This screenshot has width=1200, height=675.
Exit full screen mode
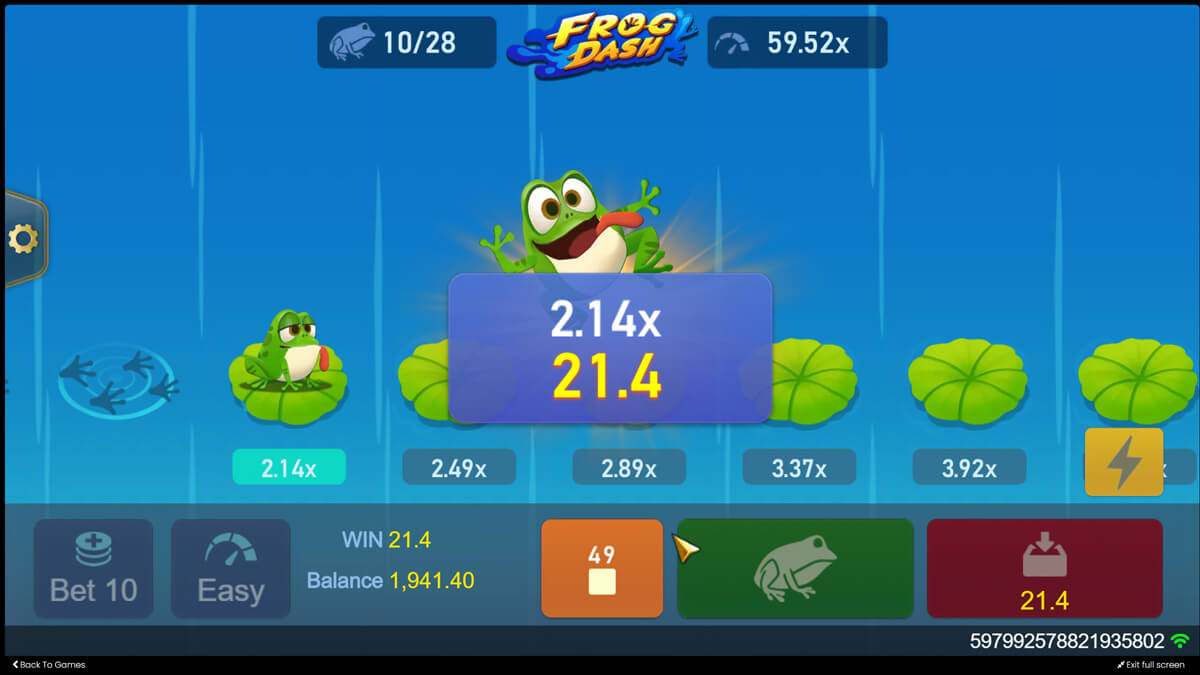(x=1150, y=665)
